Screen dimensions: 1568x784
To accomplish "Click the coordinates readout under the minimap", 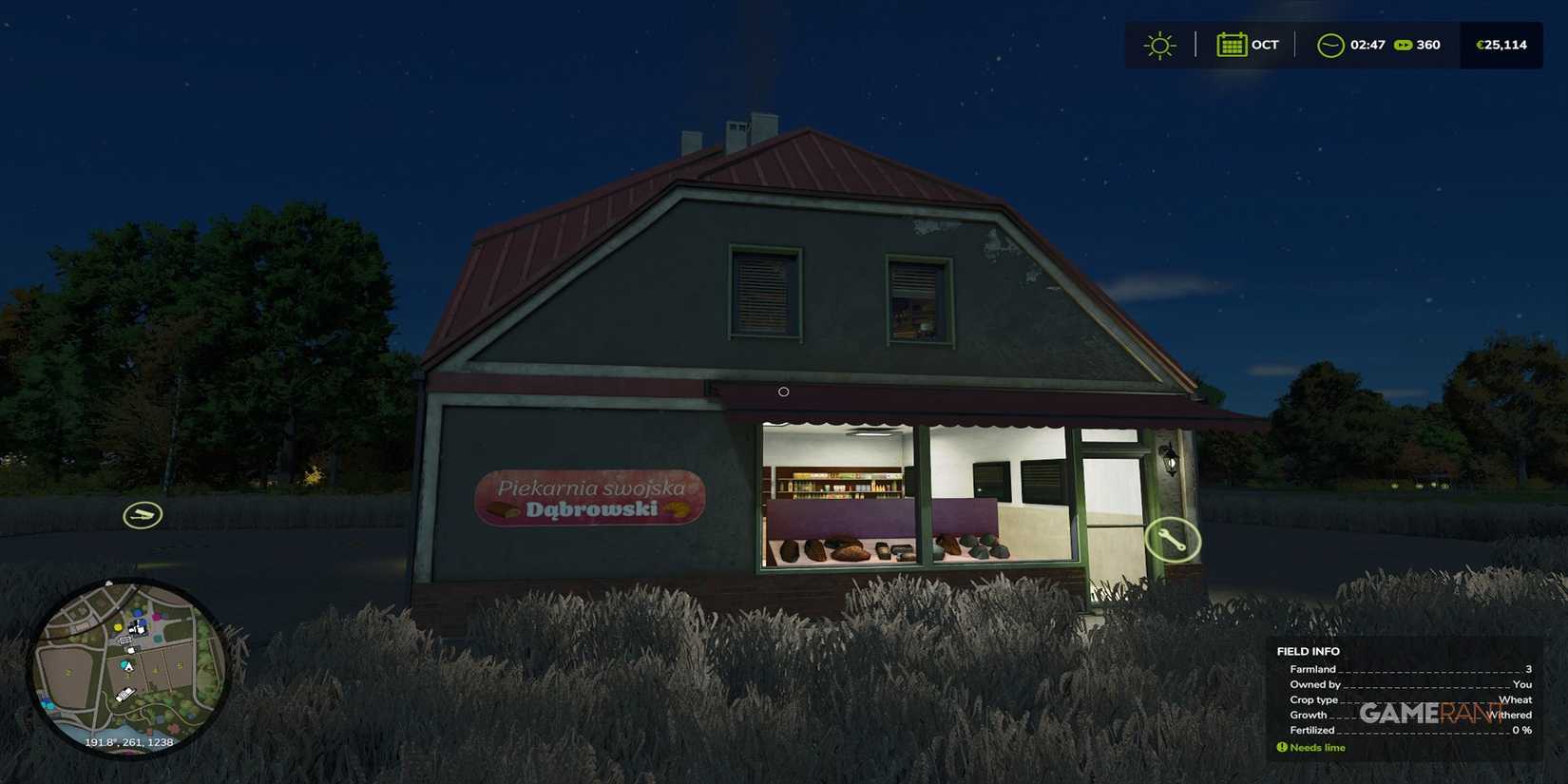I will click(129, 741).
